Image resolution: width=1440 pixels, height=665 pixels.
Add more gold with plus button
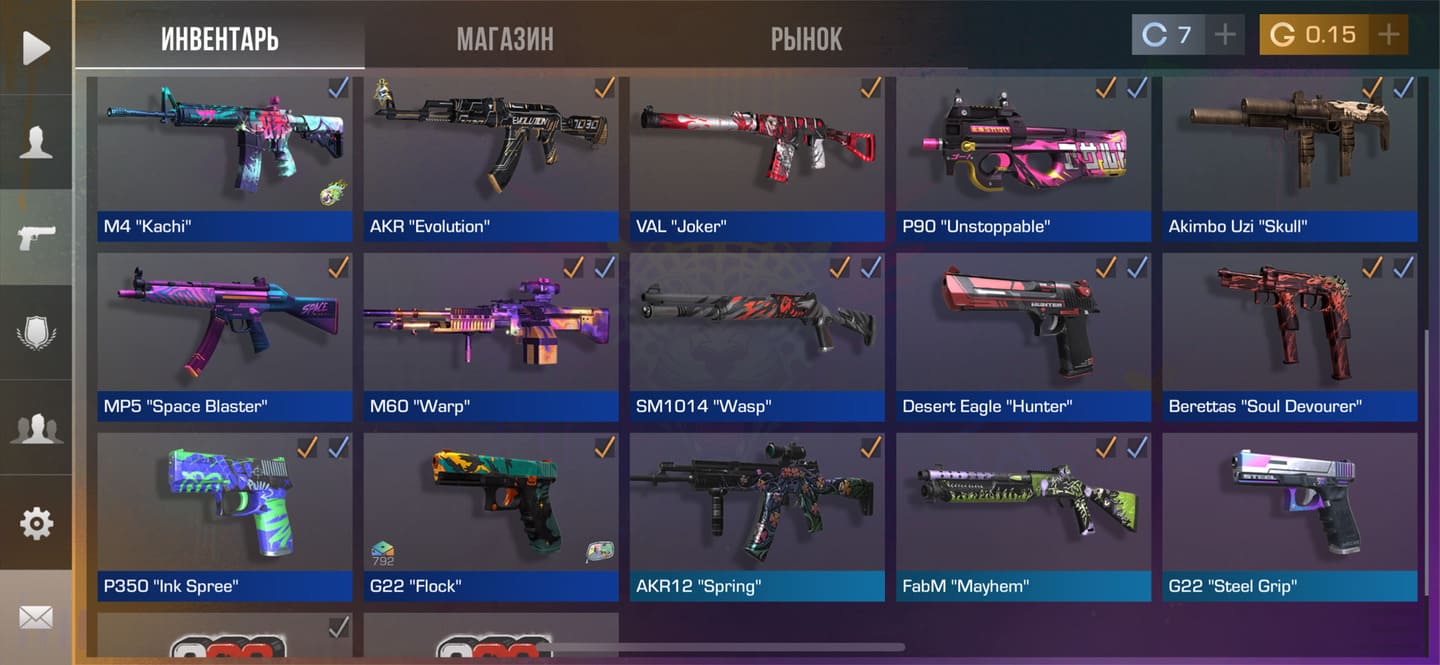1388,35
